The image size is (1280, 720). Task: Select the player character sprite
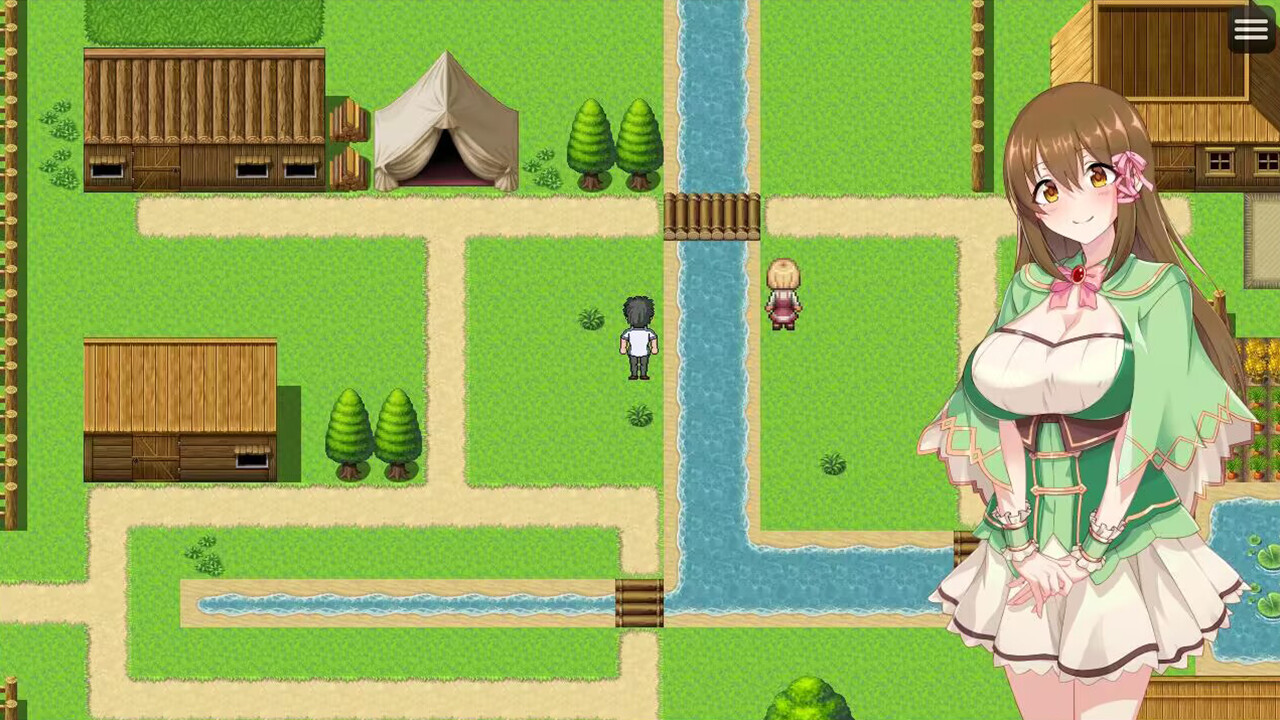(x=637, y=340)
